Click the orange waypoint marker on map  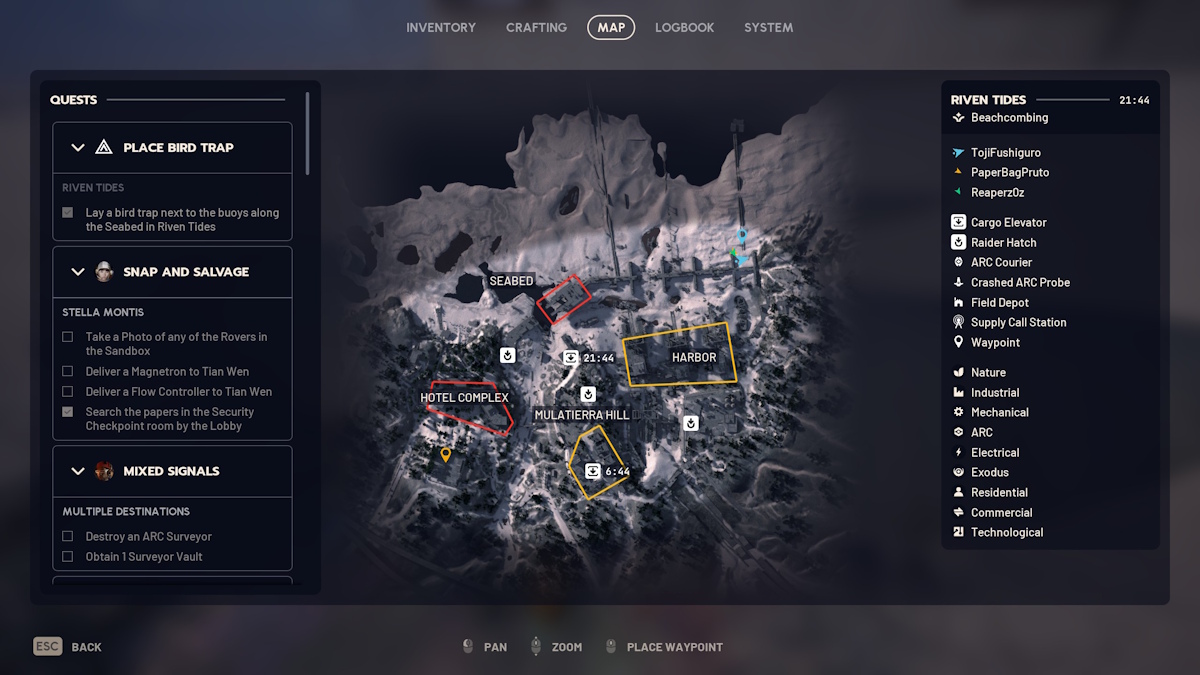(446, 454)
